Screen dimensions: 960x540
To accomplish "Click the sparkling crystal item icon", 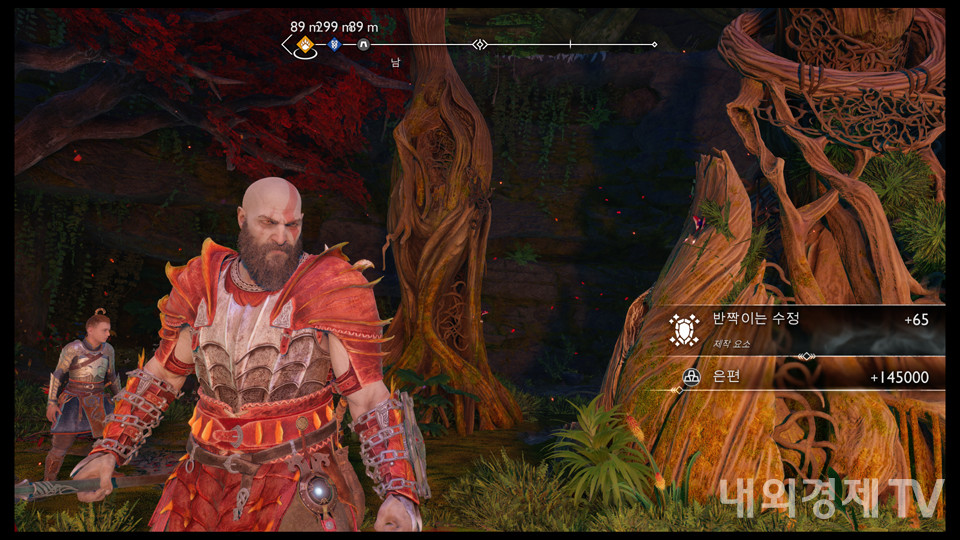I will click(684, 329).
